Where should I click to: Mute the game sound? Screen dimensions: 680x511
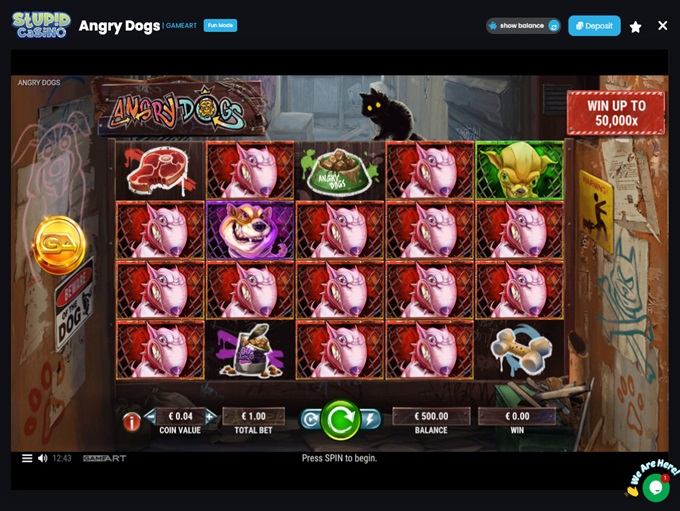(x=42, y=458)
